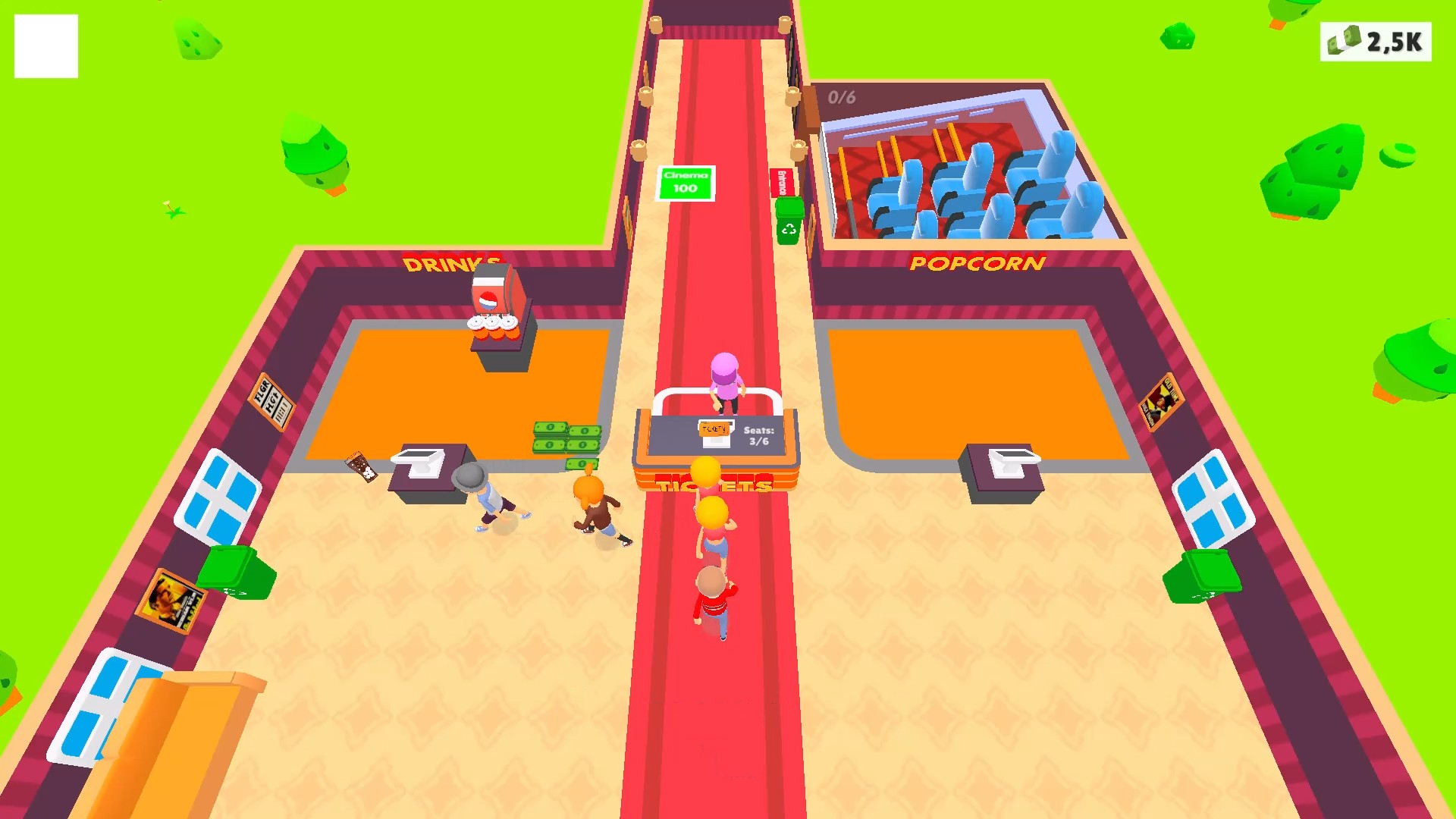
Task: Open the white panel in the top-left corner
Action: click(x=48, y=47)
